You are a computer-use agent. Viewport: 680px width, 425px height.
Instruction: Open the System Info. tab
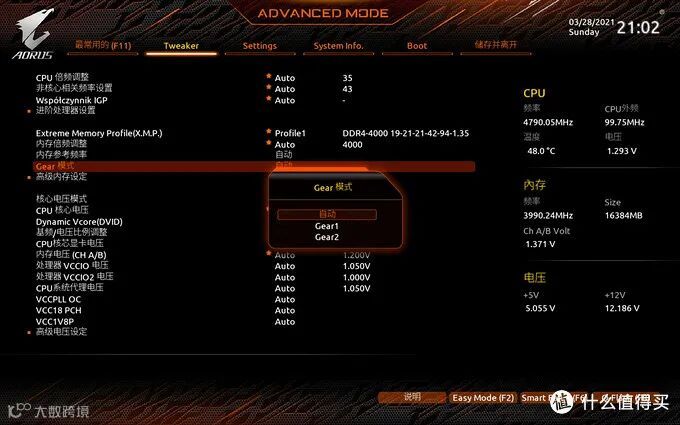coord(338,46)
